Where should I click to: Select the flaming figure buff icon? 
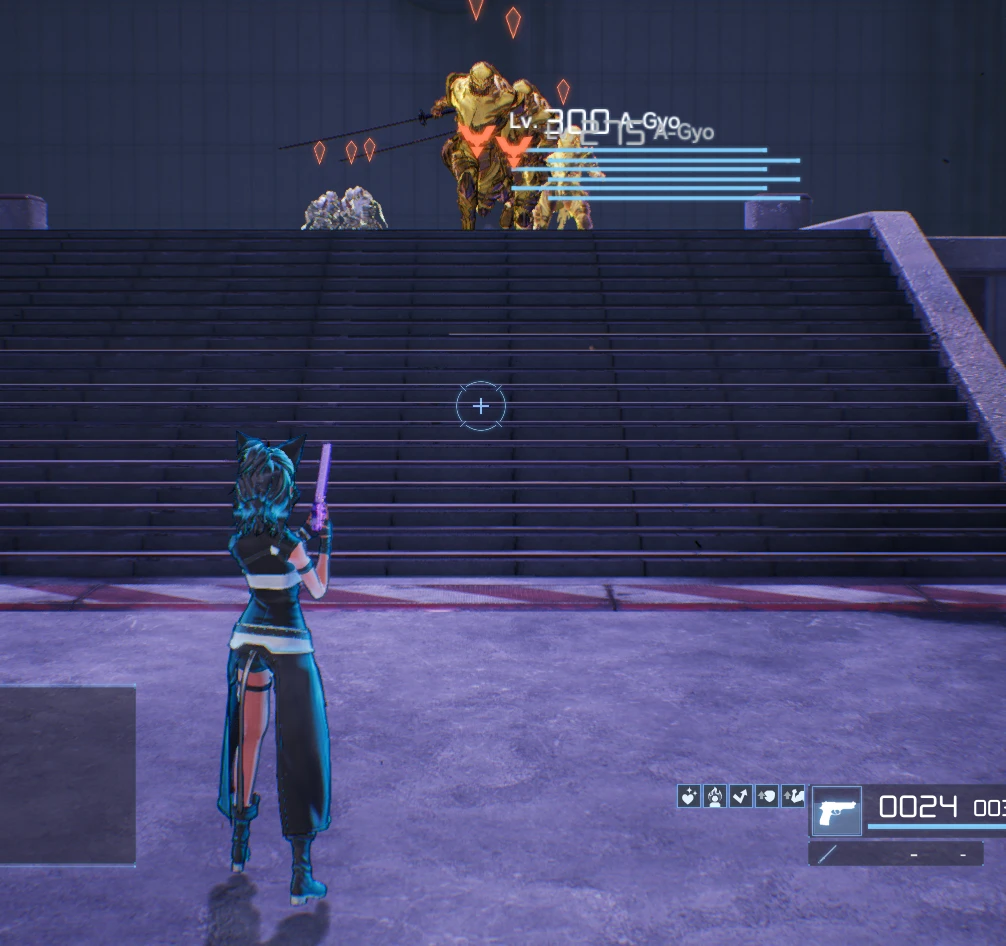tap(715, 796)
